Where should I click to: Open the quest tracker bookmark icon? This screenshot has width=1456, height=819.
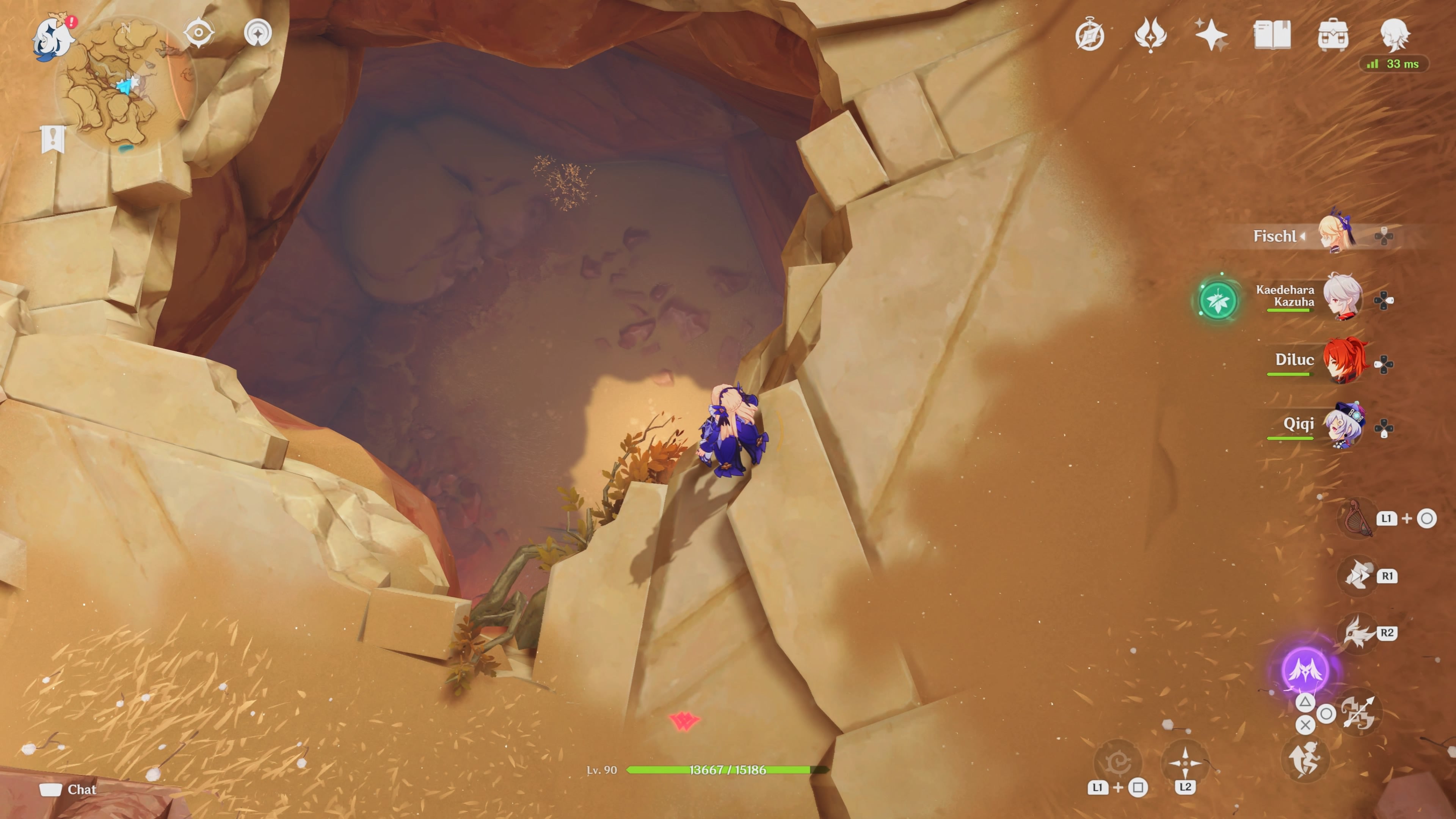point(53,138)
